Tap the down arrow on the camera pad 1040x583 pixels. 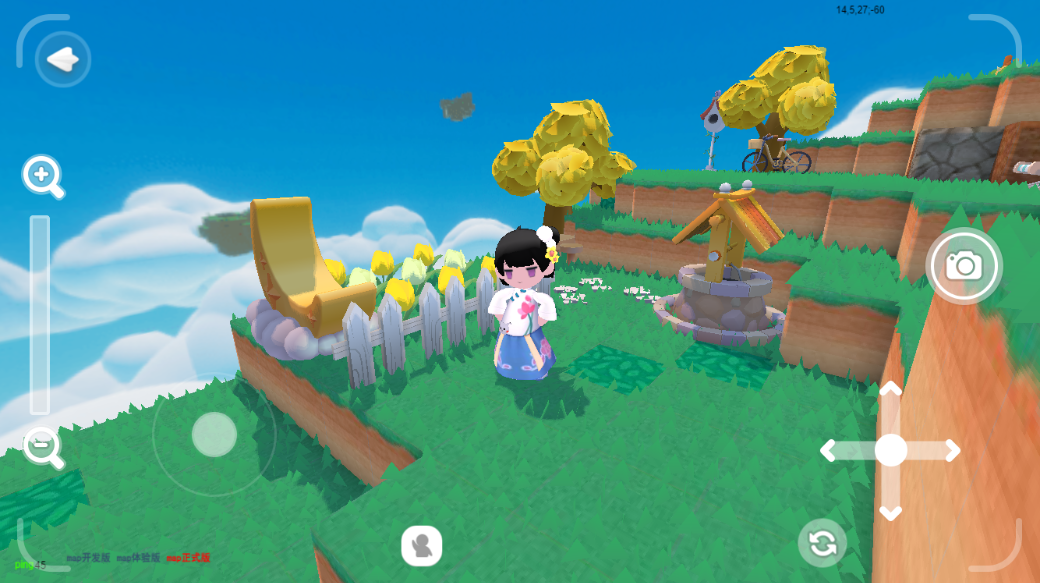[x=890, y=511]
